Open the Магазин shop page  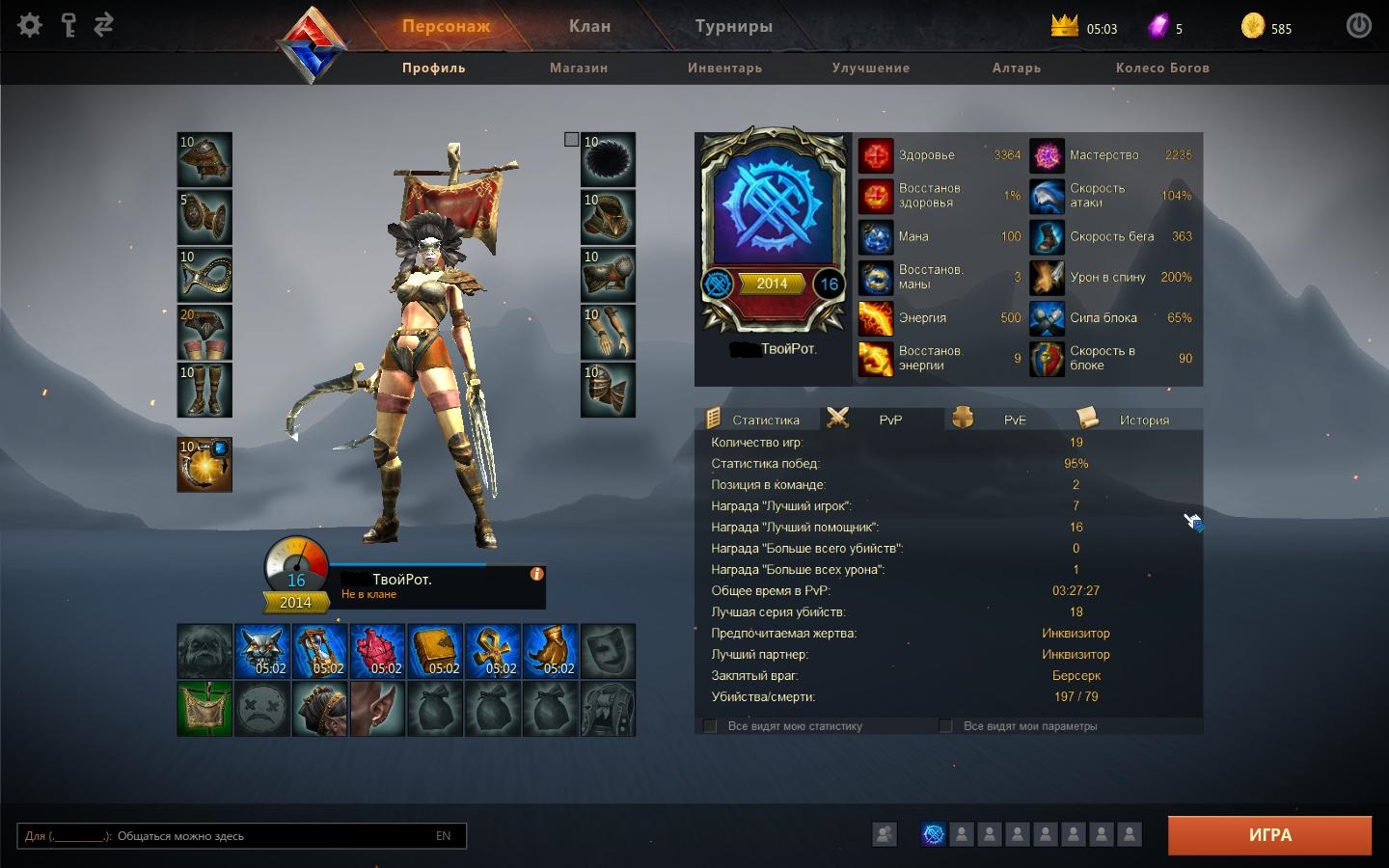pos(579,68)
